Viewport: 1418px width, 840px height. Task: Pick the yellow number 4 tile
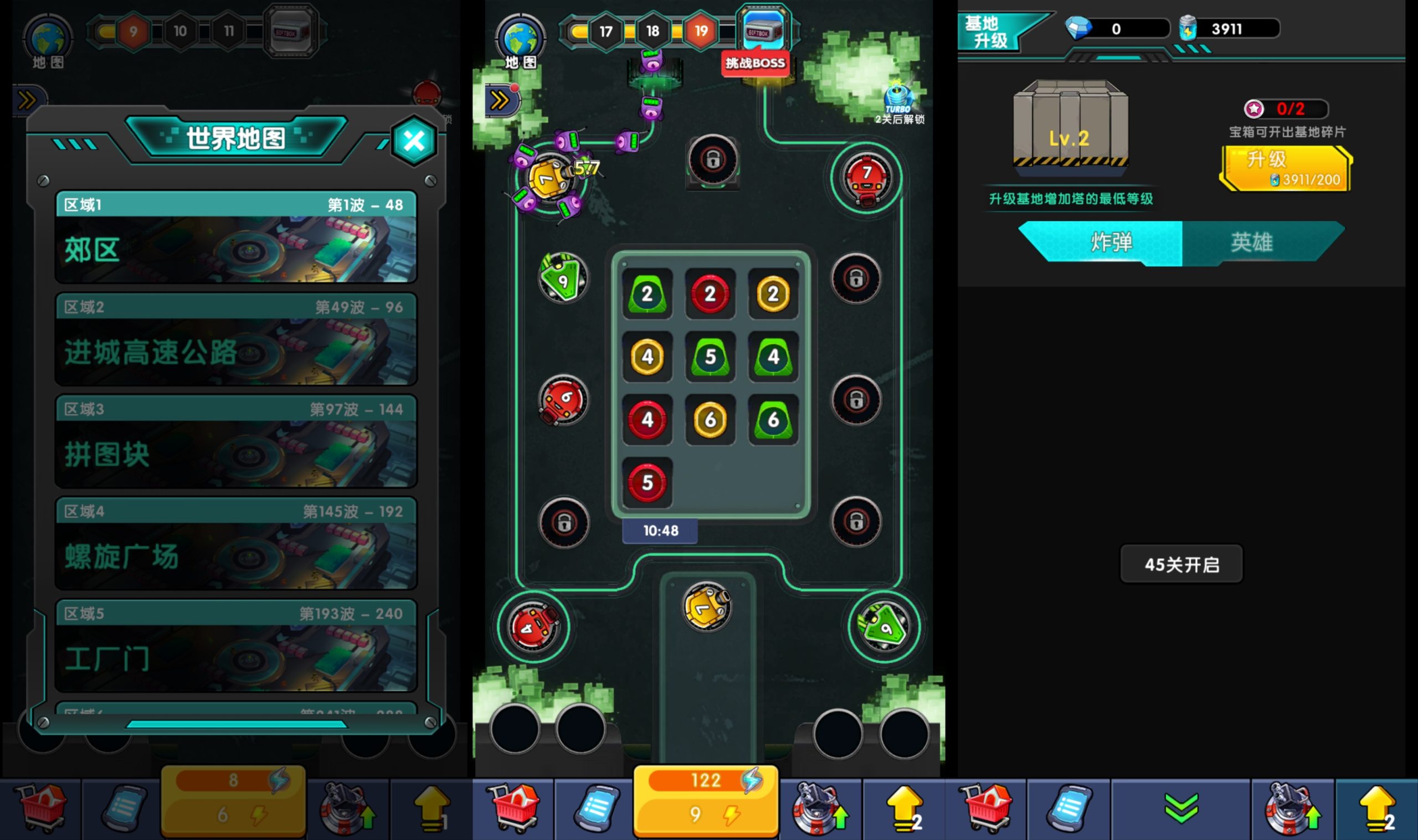point(647,357)
